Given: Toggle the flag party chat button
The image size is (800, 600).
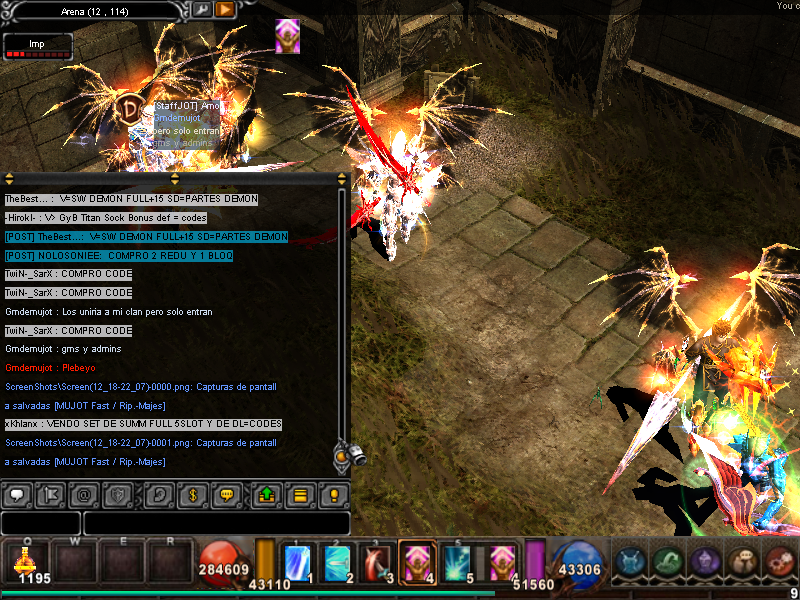Looking at the screenshot, I should tap(51, 494).
